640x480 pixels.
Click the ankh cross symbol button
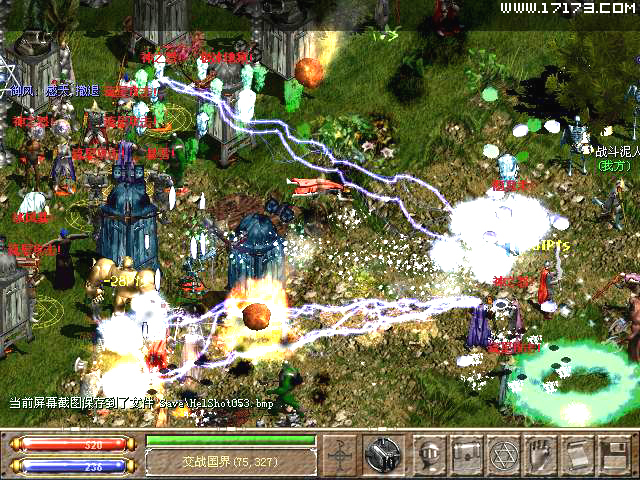(x=343, y=455)
